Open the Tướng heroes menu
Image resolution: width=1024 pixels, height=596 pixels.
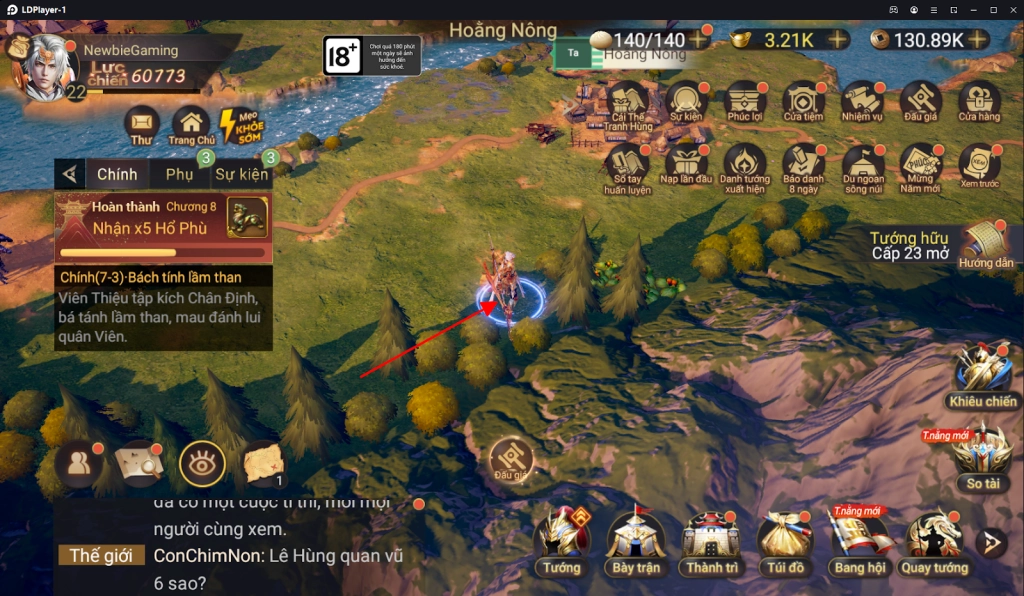click(562, 540)
